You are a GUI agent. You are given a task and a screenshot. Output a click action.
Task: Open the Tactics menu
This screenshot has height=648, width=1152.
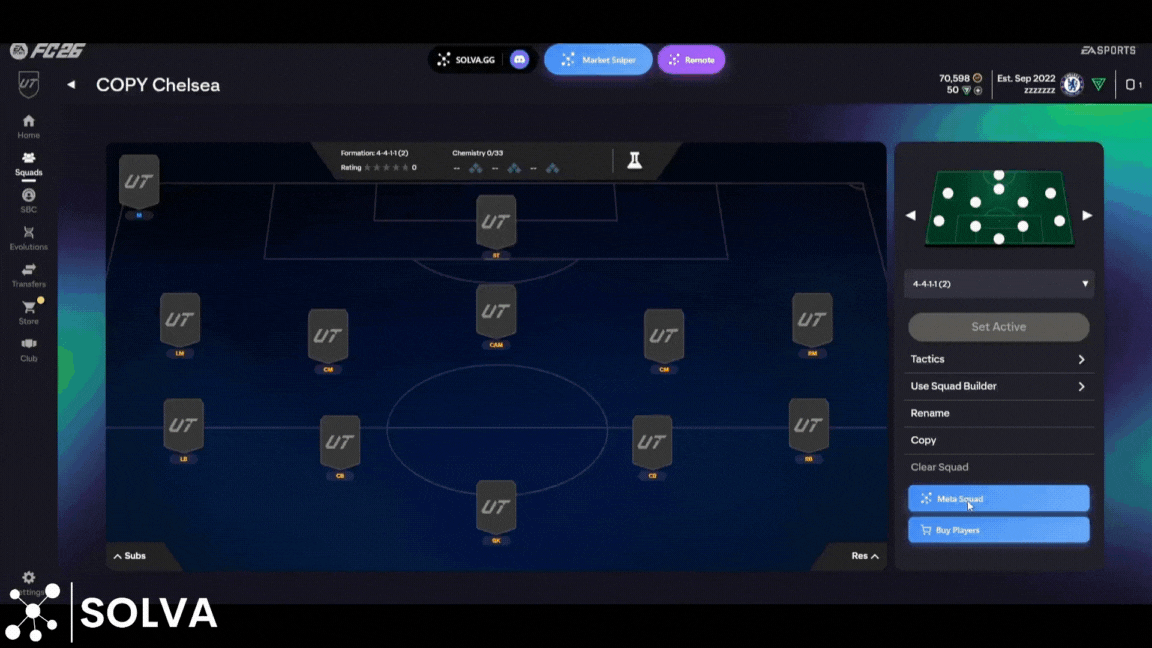tap(998, 359)
